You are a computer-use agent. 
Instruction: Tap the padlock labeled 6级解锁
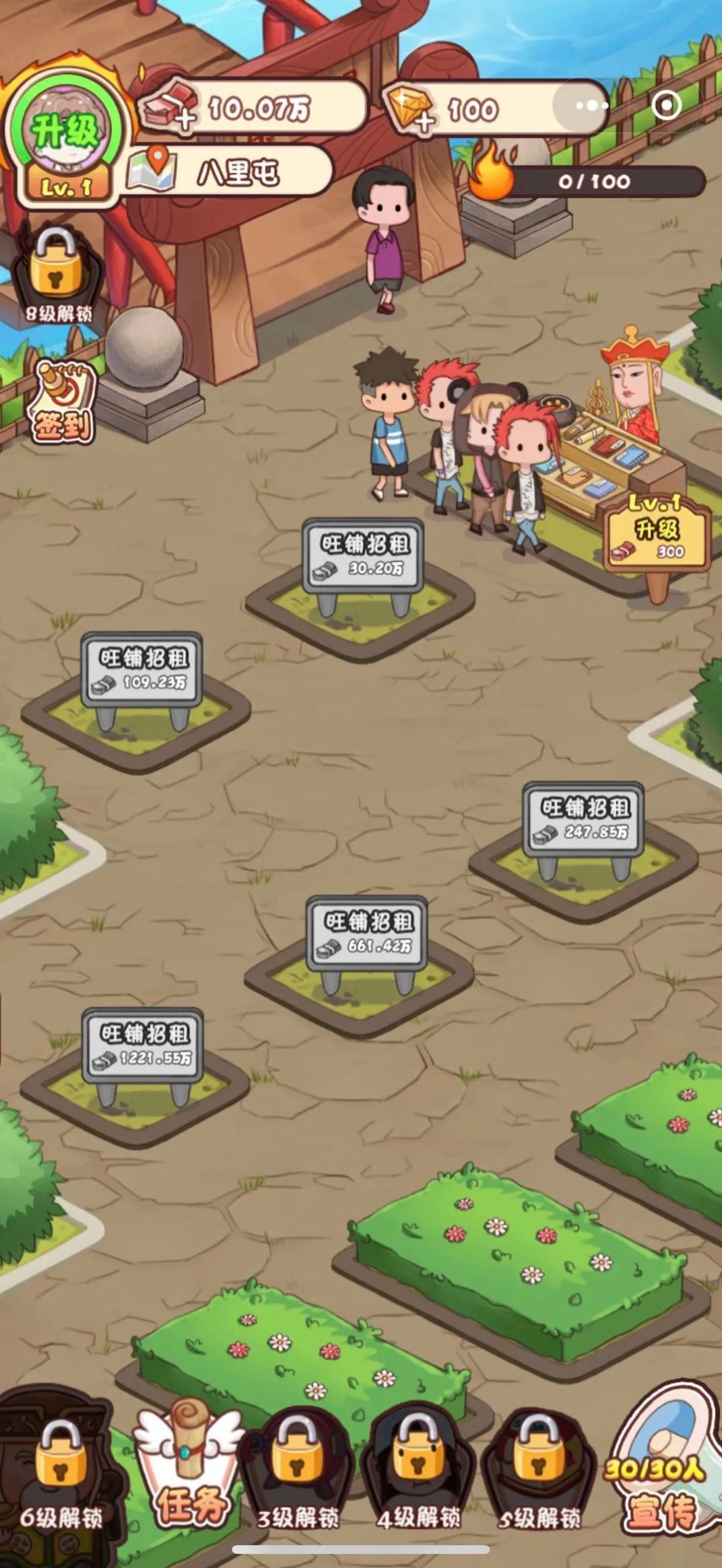coord(61,1474)
